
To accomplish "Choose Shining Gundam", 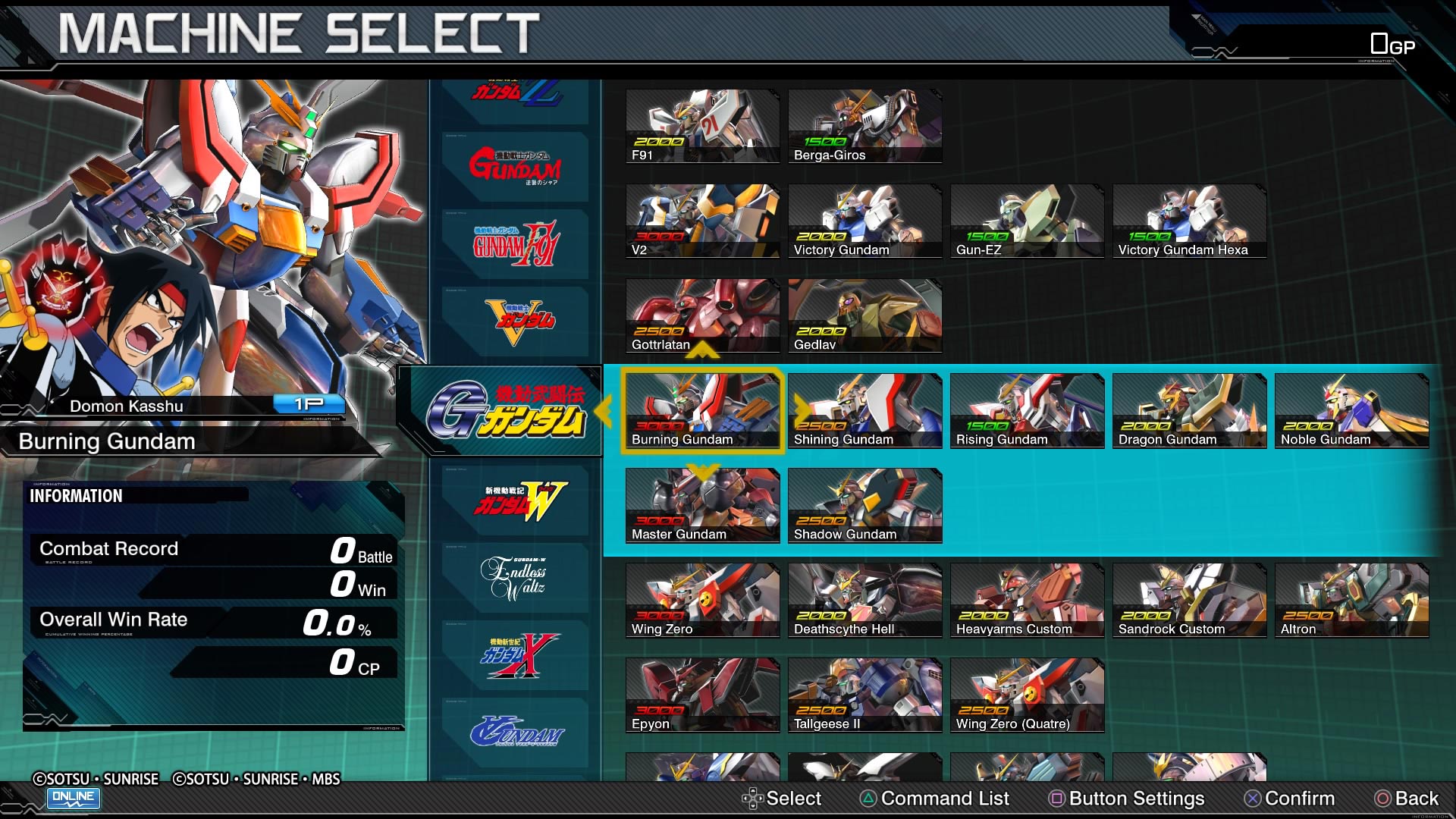I will [864, 409].
